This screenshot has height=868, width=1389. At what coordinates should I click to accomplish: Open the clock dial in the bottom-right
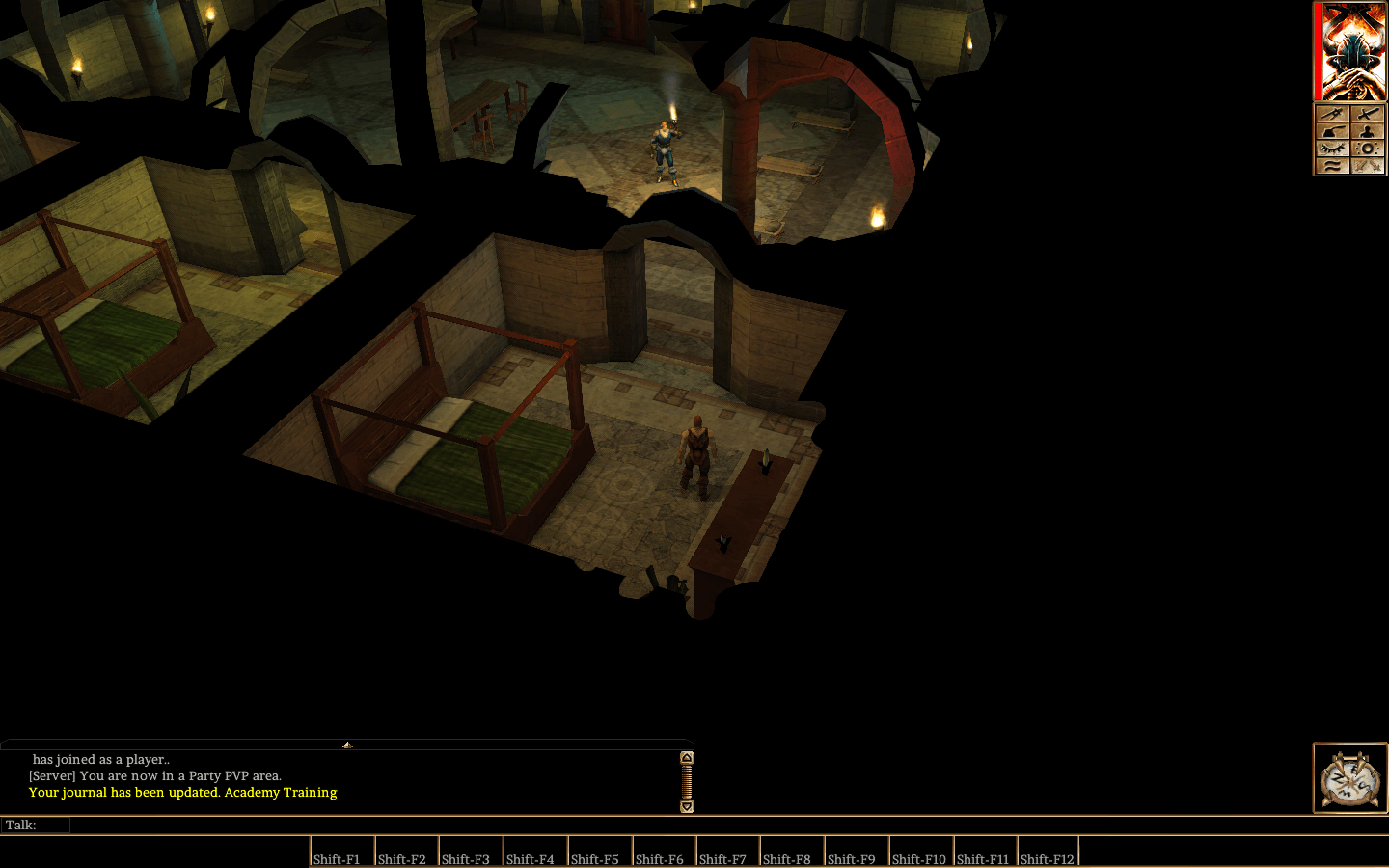(1350, 777)
